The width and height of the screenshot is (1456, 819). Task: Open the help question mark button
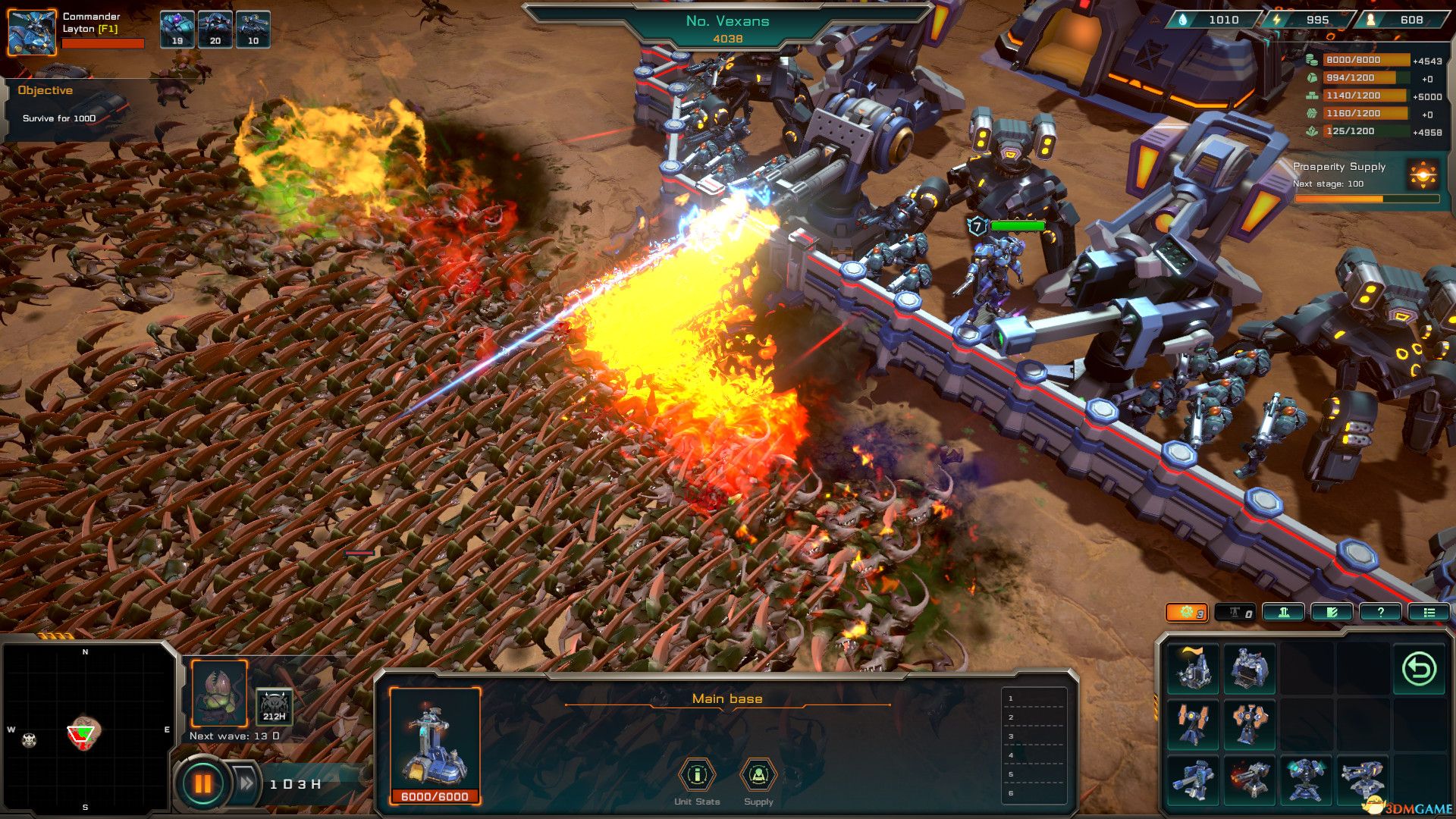point(1380,613)
